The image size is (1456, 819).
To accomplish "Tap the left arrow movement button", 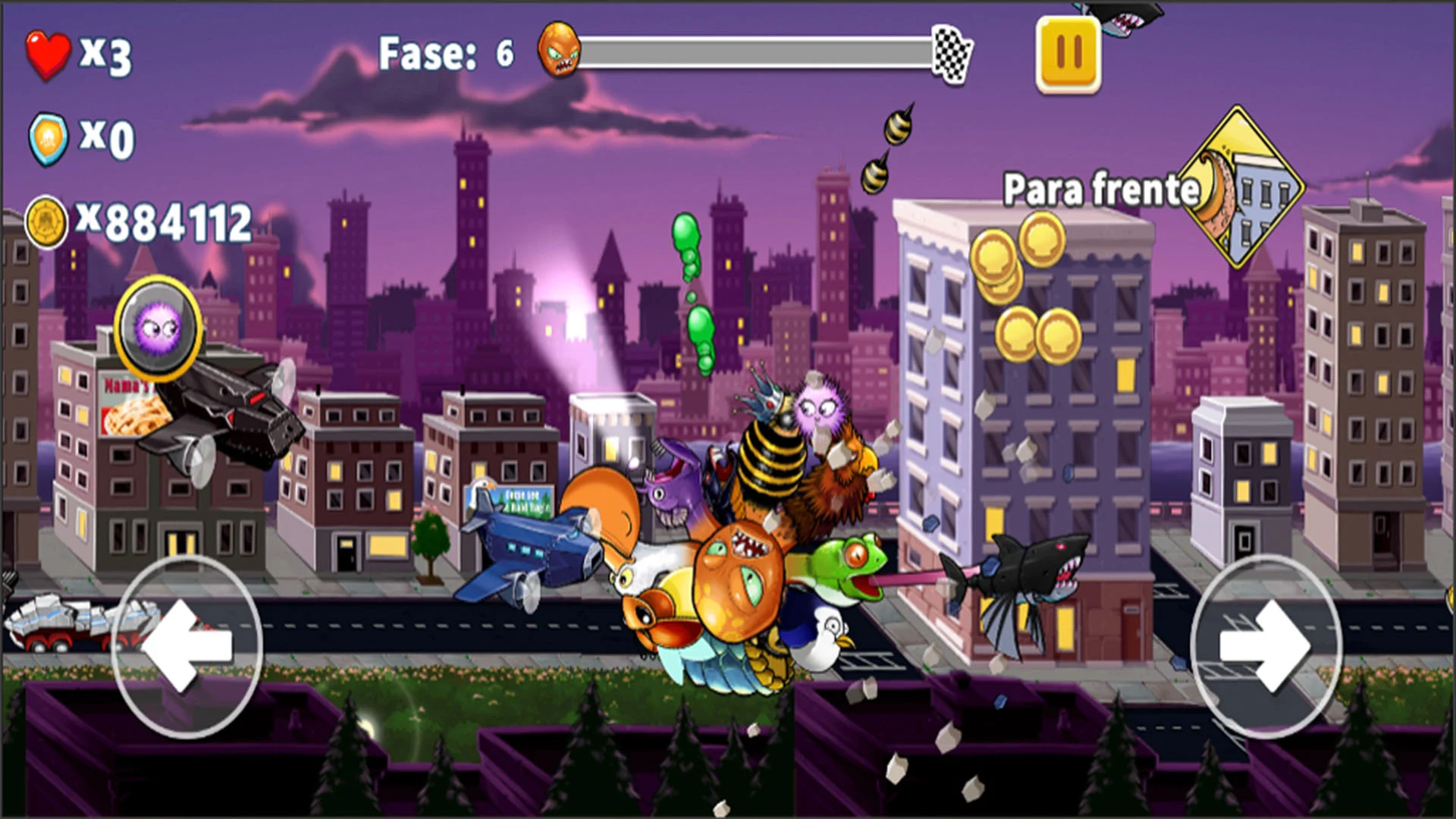I will tap(187, 646).
